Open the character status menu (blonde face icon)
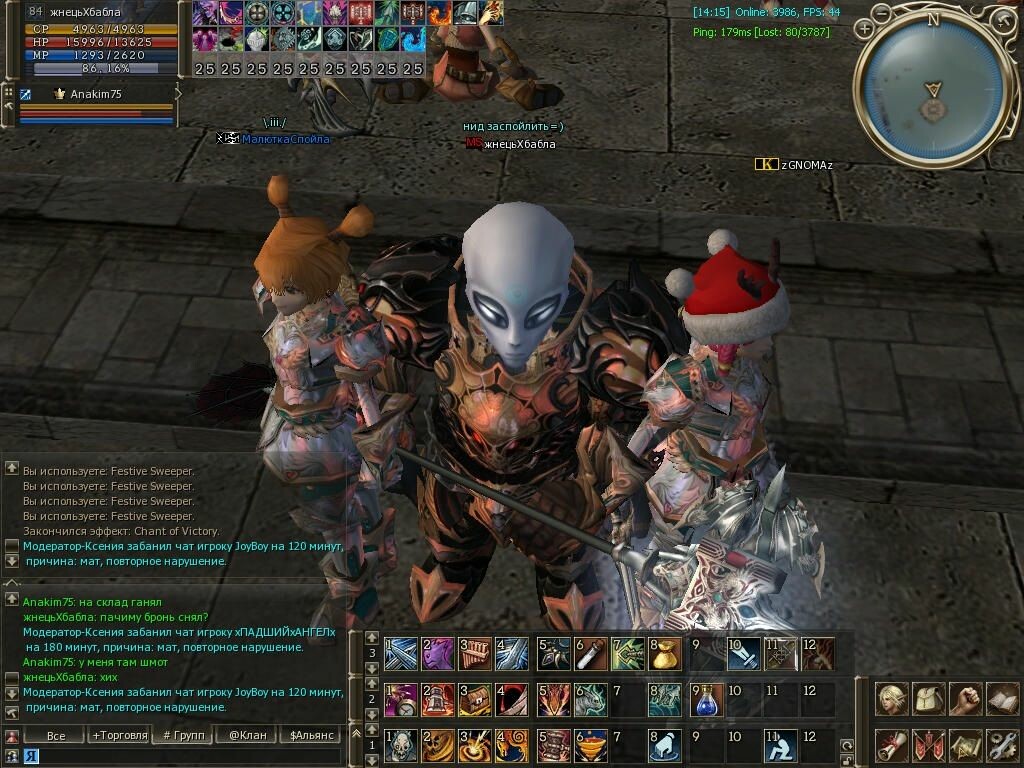This screenshot has width=1024, height=768. pos(891,699)
